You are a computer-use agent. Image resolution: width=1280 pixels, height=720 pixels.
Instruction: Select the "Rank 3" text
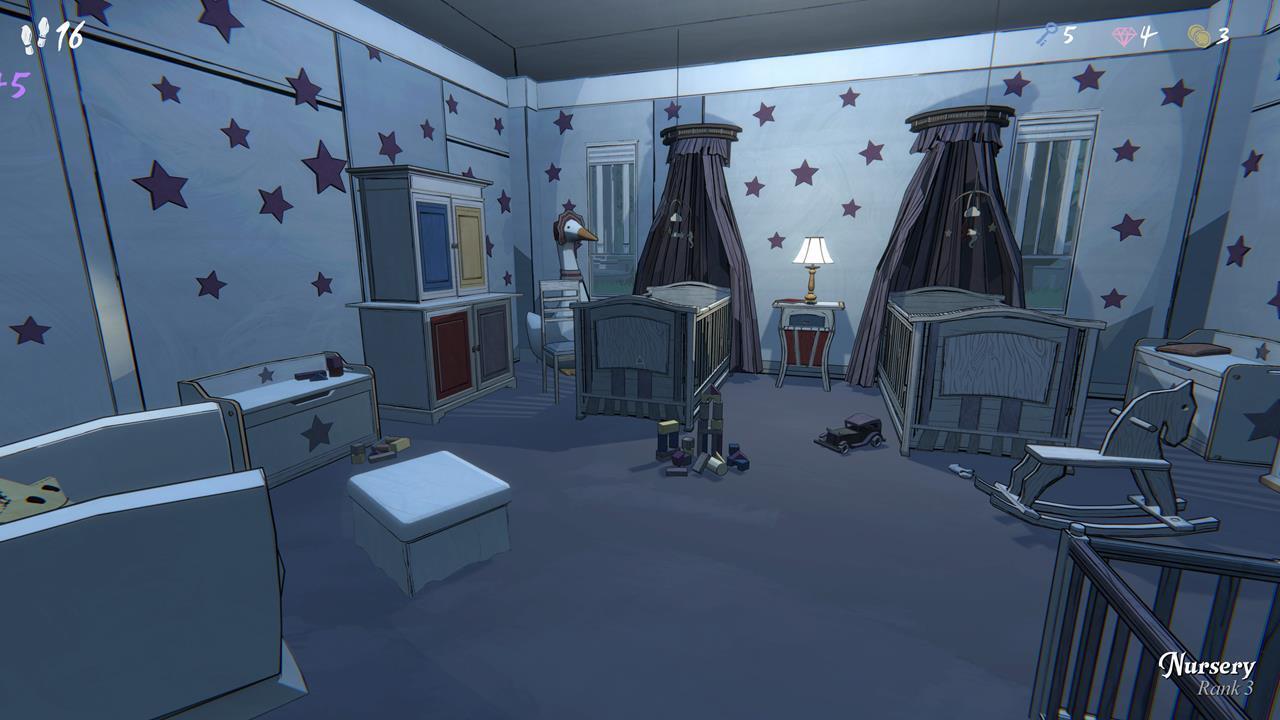(x=1227, y=688)
